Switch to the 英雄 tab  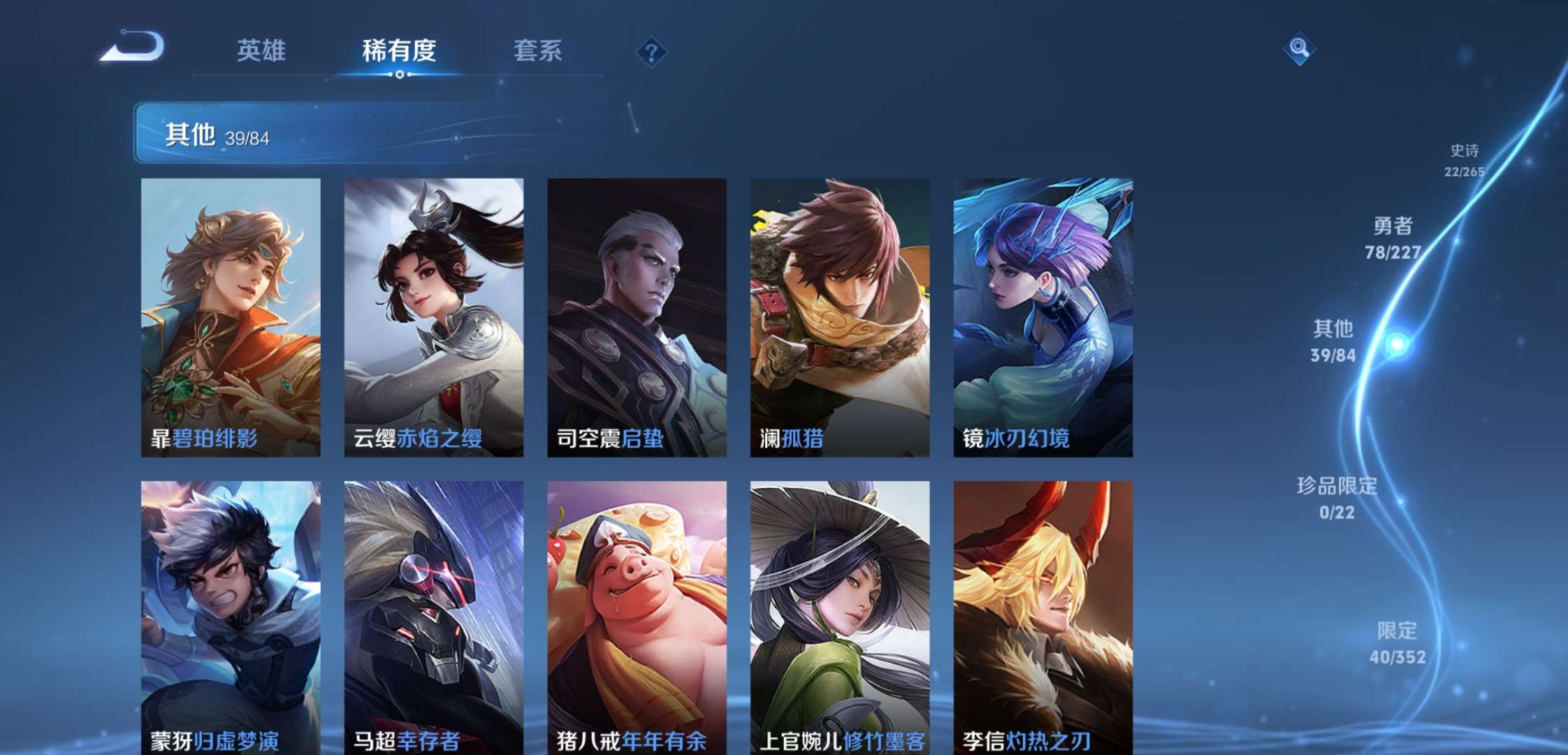click(x=261, y=52)
